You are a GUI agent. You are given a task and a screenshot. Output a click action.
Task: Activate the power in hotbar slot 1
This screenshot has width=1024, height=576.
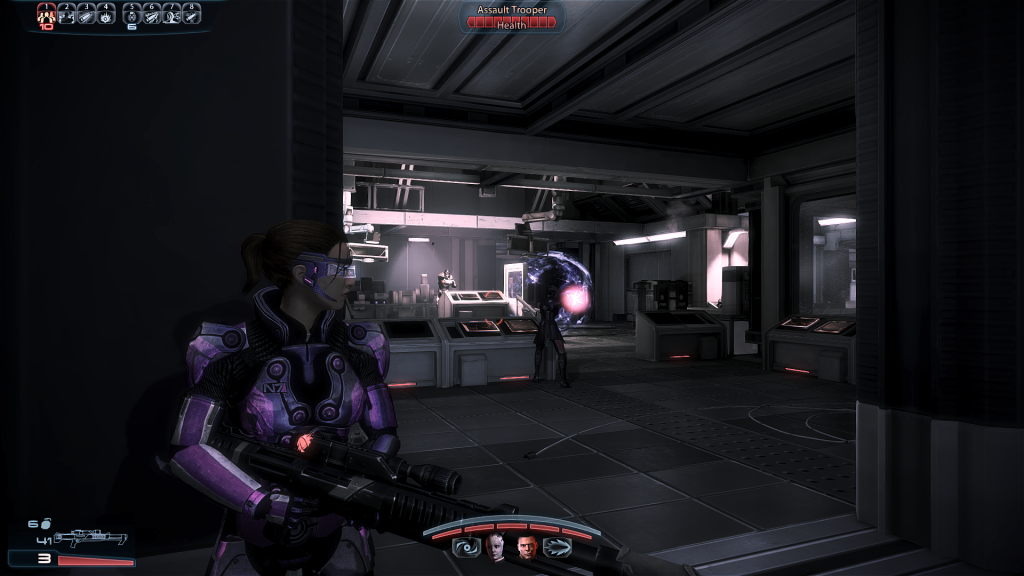[x=46, y=14]
